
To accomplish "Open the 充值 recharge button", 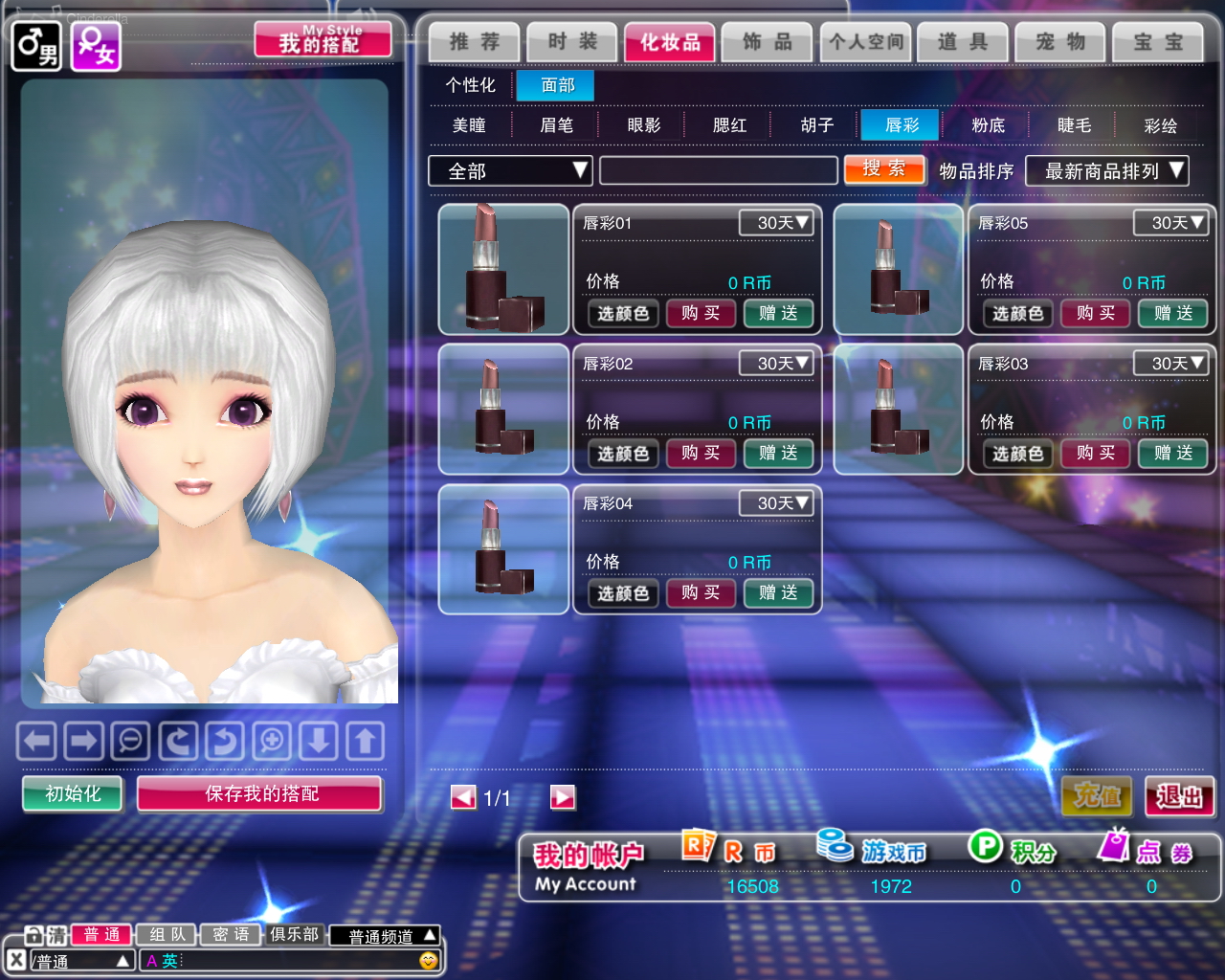I will 1097,796.
